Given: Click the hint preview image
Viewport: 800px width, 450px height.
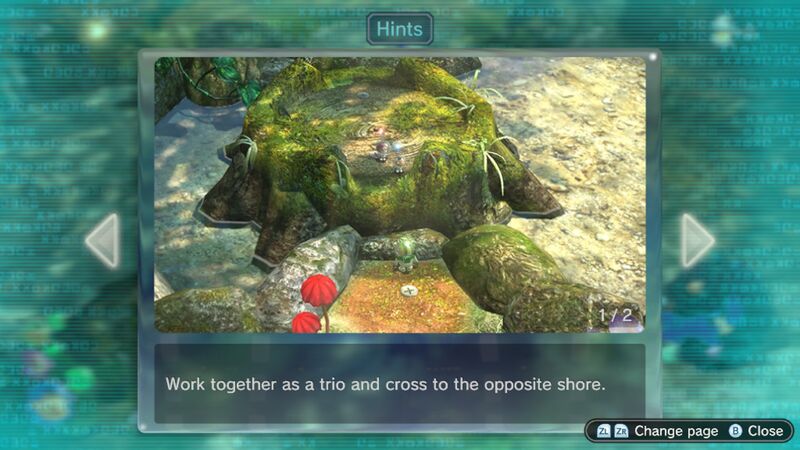Looking at the screenshot, I should (x=399, y=194).
